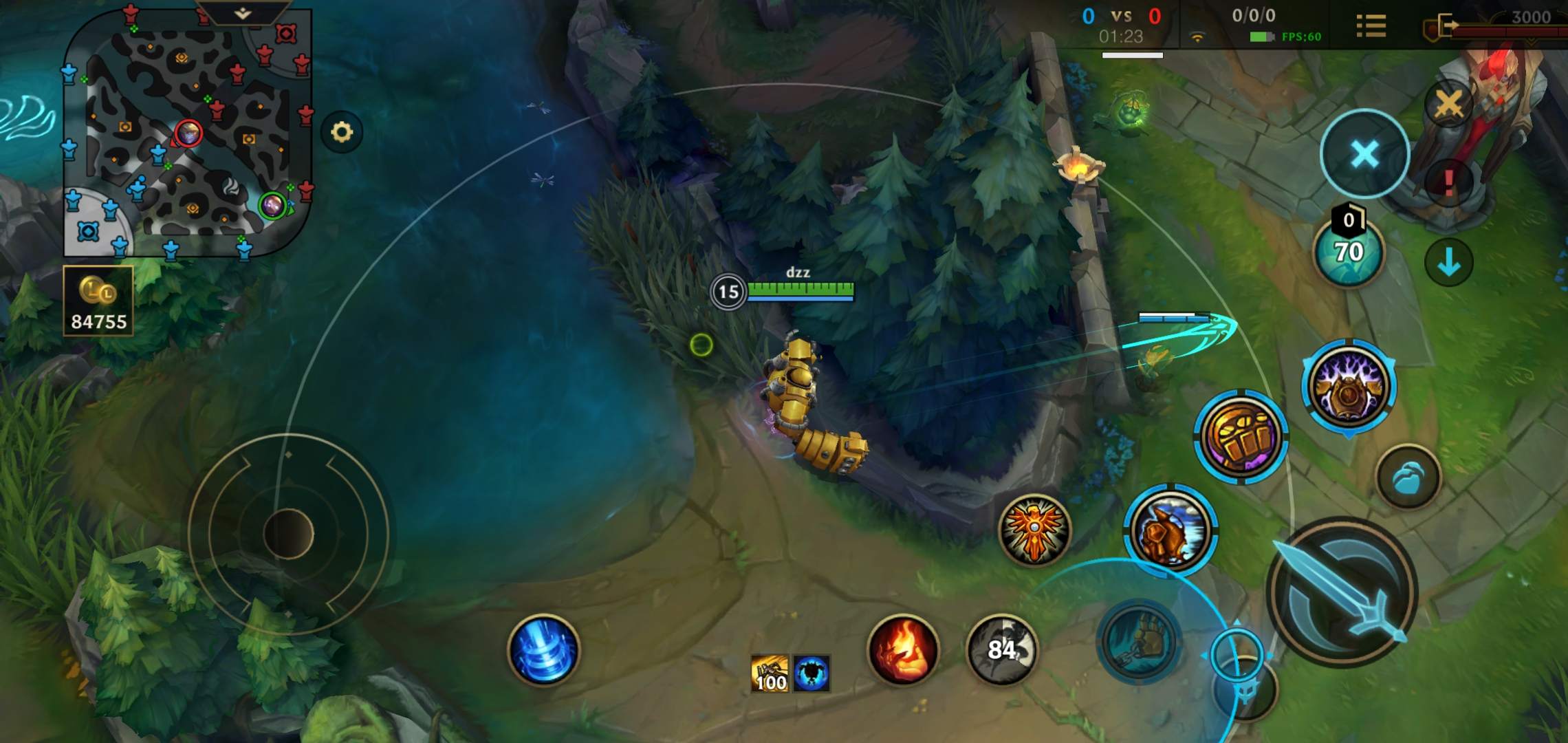The image size is (1568, 743).
Task: Activate the blue Recall button
Action: (x=543, y=650)
